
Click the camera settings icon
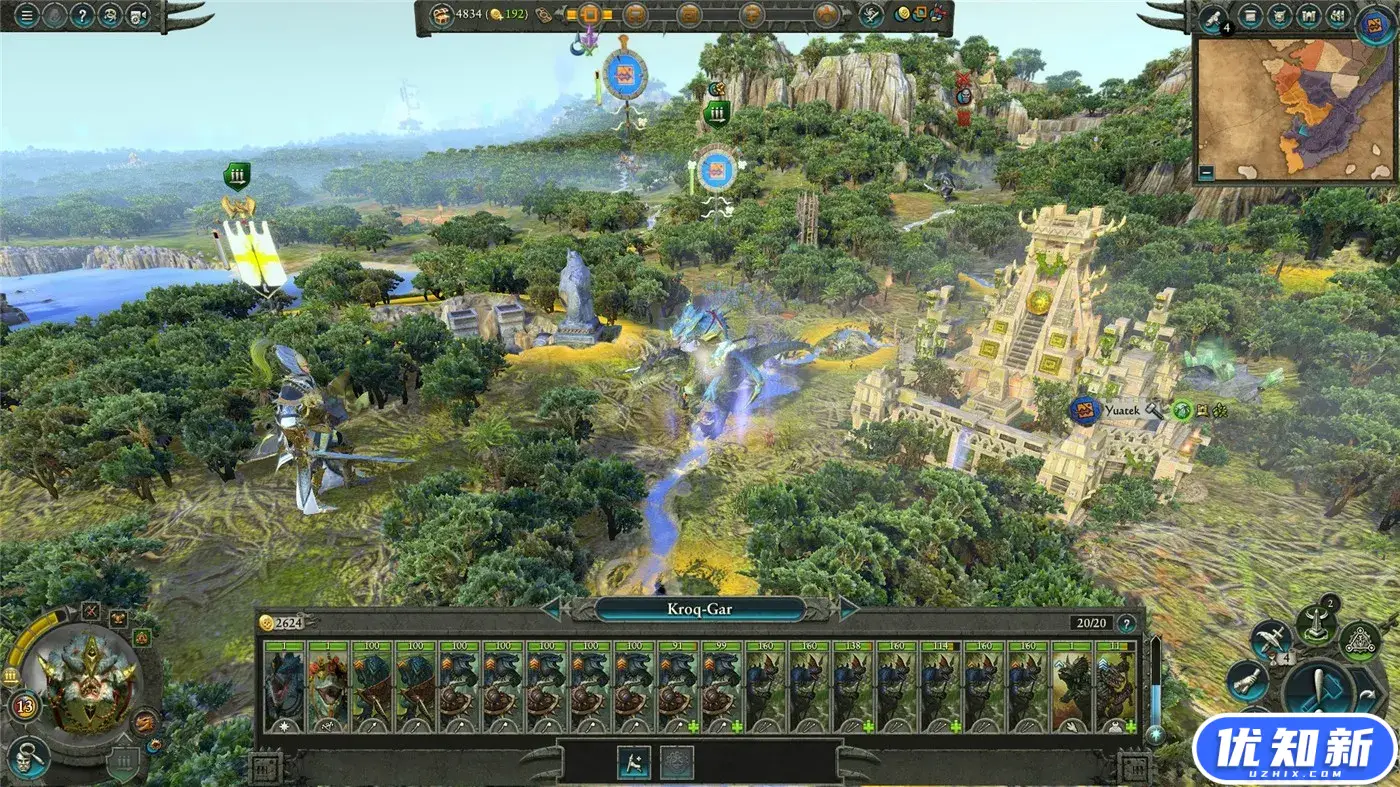(139, 16)
